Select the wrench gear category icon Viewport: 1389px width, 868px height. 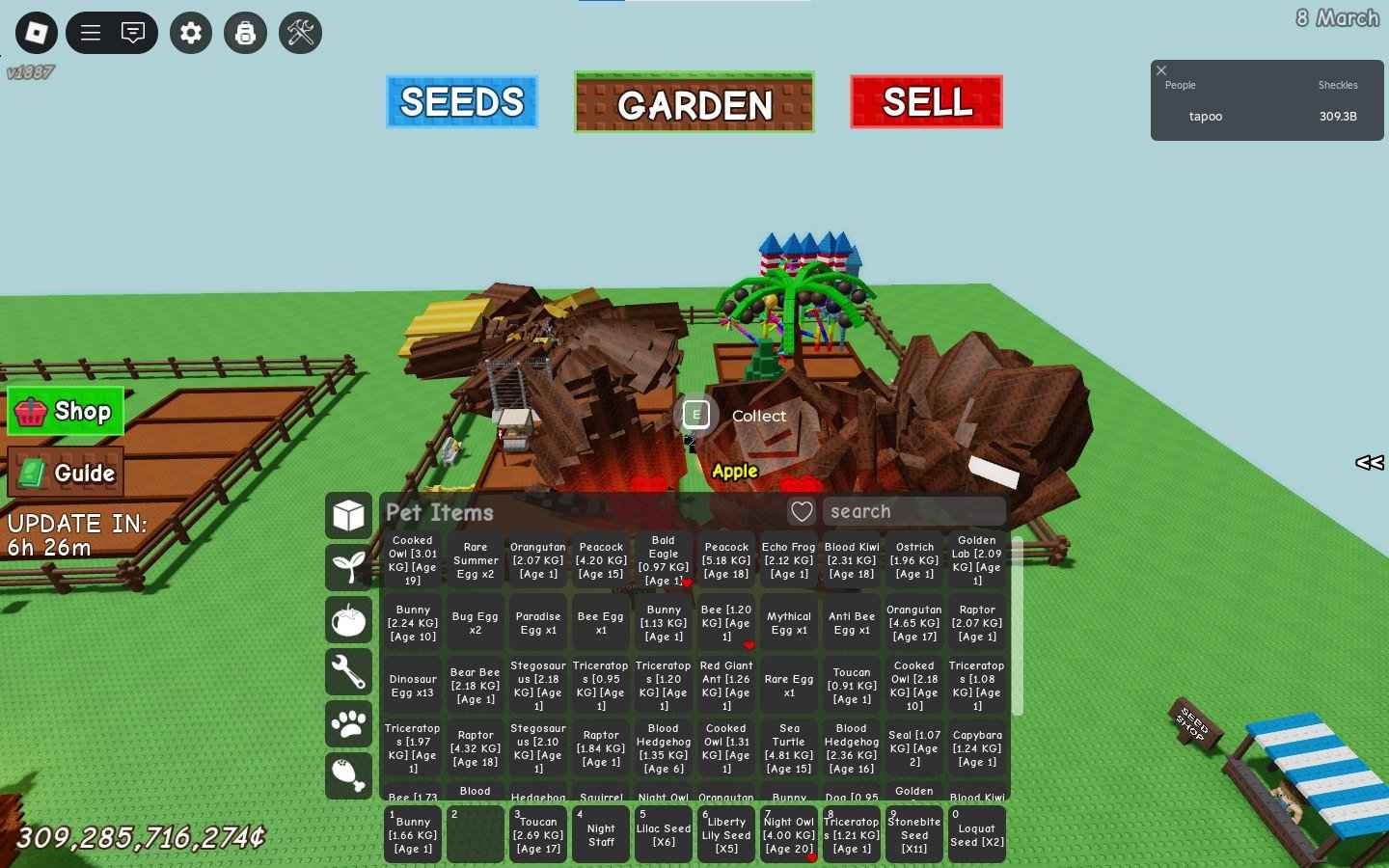coord(348,672)
